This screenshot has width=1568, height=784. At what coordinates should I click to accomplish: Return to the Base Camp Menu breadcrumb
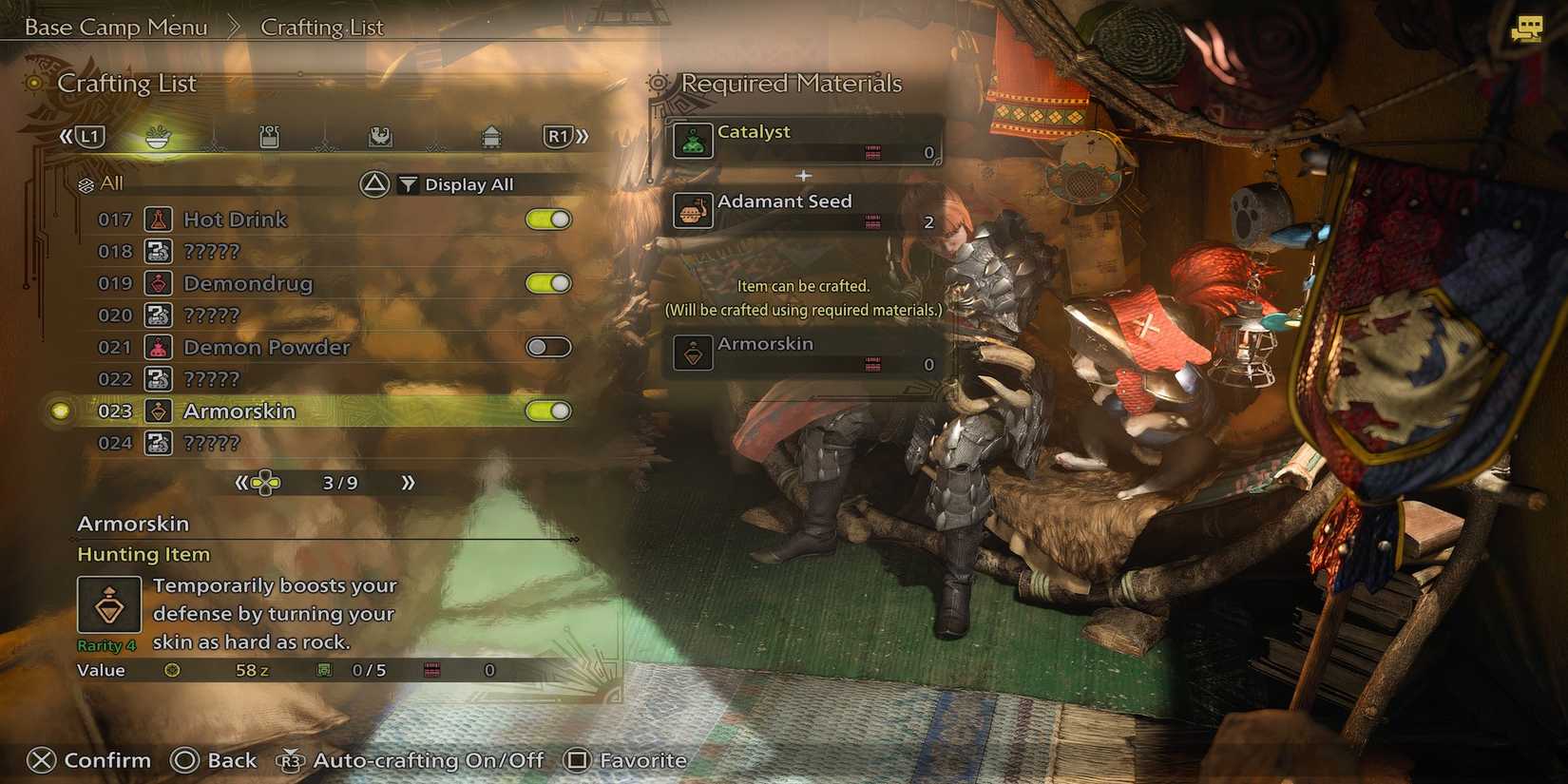click(116, 27)
